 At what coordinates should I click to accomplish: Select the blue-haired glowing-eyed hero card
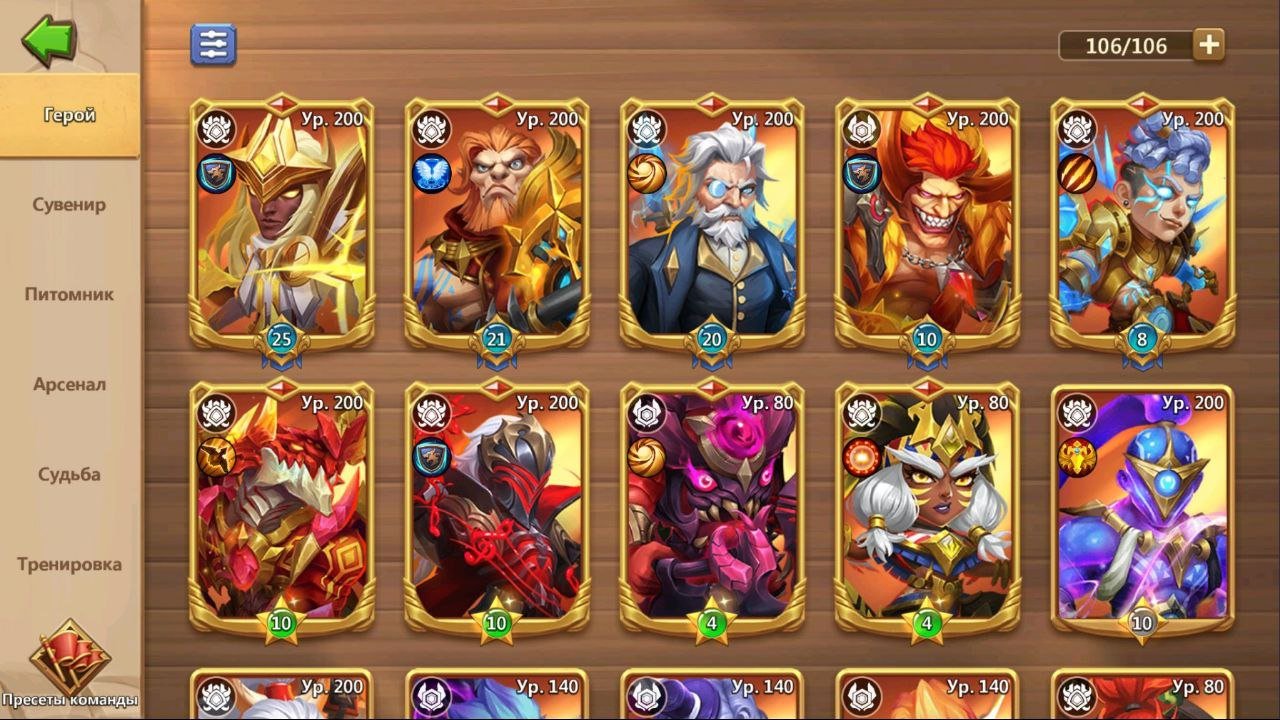click(1142, 225)
